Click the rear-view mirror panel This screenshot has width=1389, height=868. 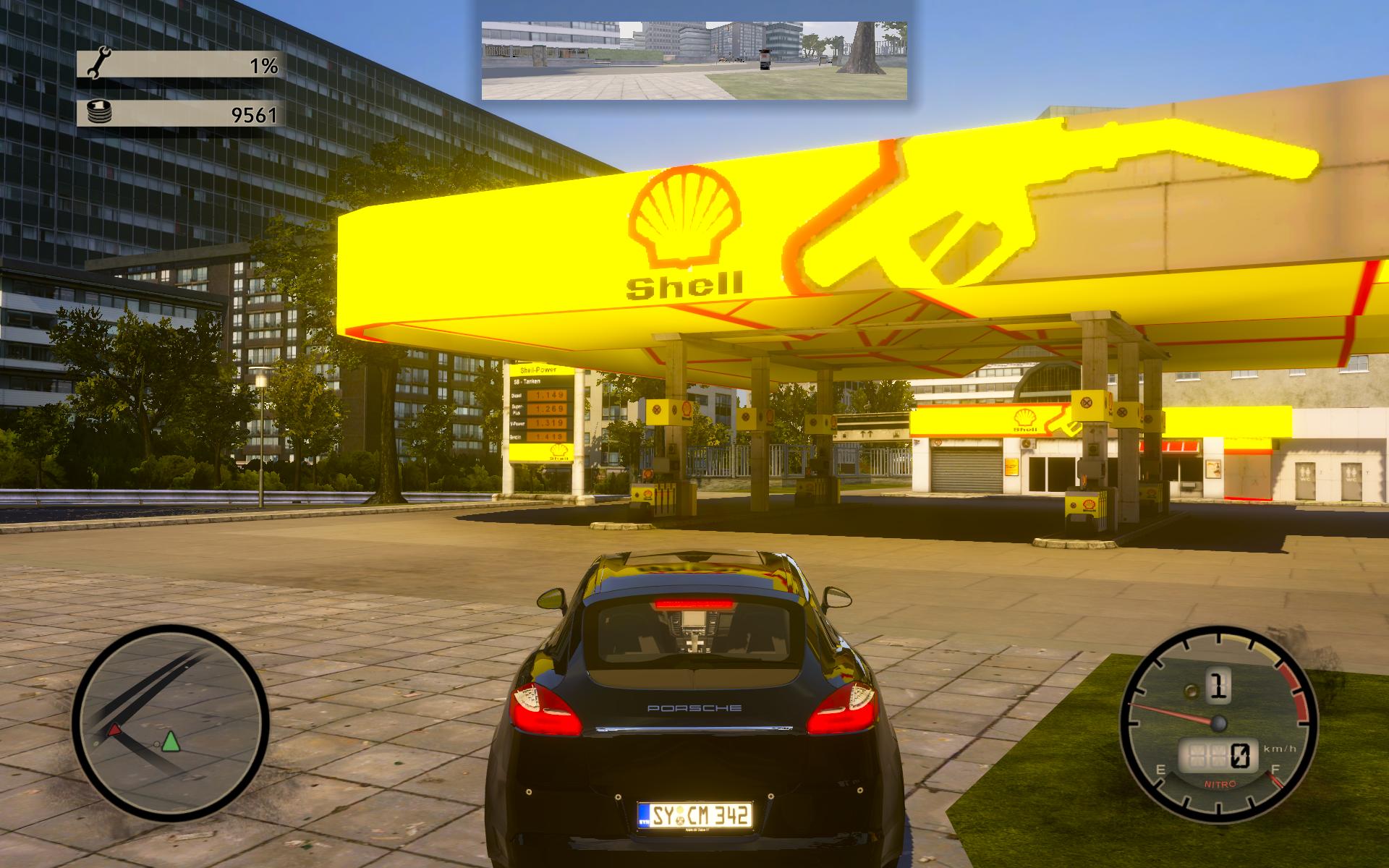(x=694, y=60)
